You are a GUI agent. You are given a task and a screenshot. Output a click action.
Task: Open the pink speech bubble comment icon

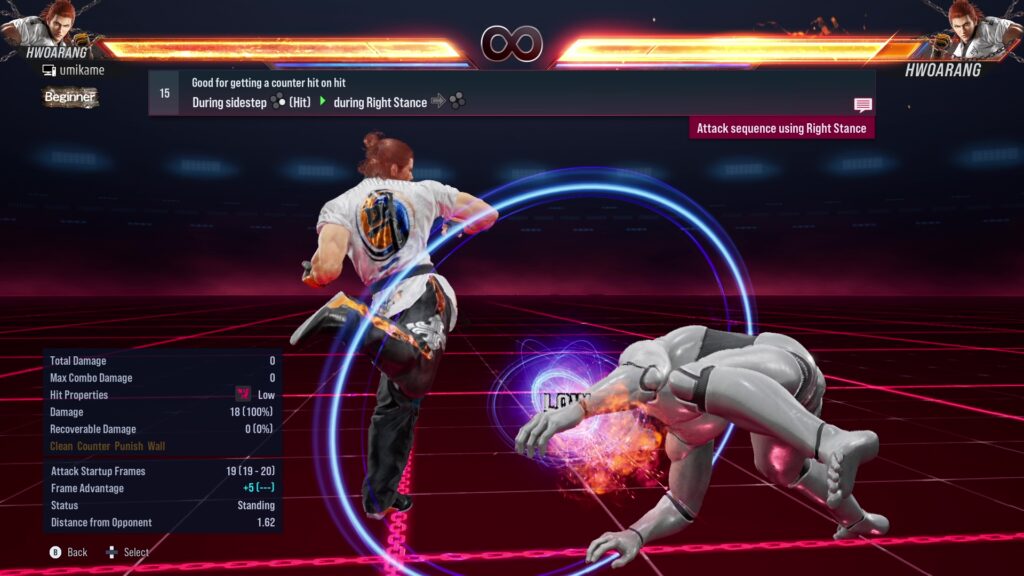pos(863,105)
